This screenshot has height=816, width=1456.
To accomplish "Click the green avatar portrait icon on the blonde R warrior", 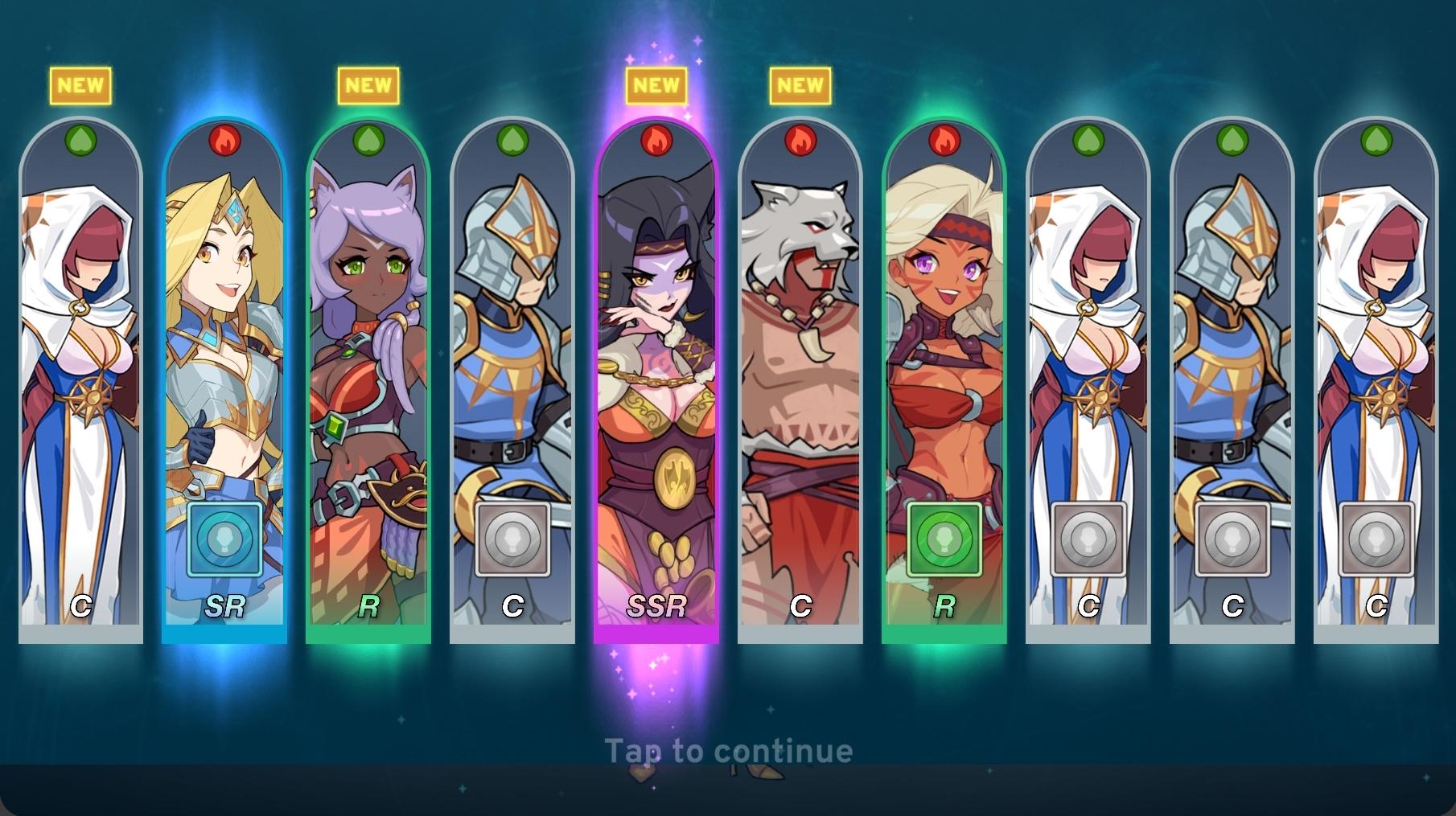I will pyautogui.click(x=944, y=541).
